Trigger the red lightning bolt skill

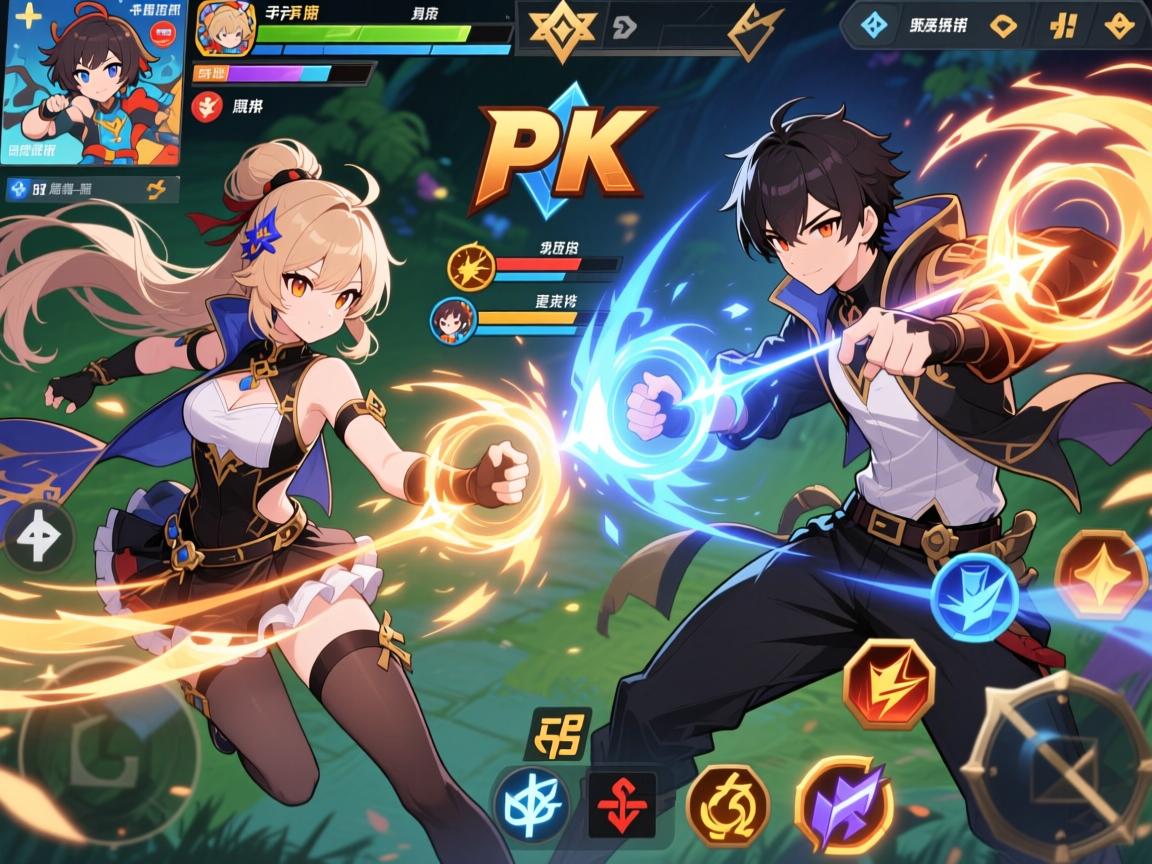pos(888,684)
